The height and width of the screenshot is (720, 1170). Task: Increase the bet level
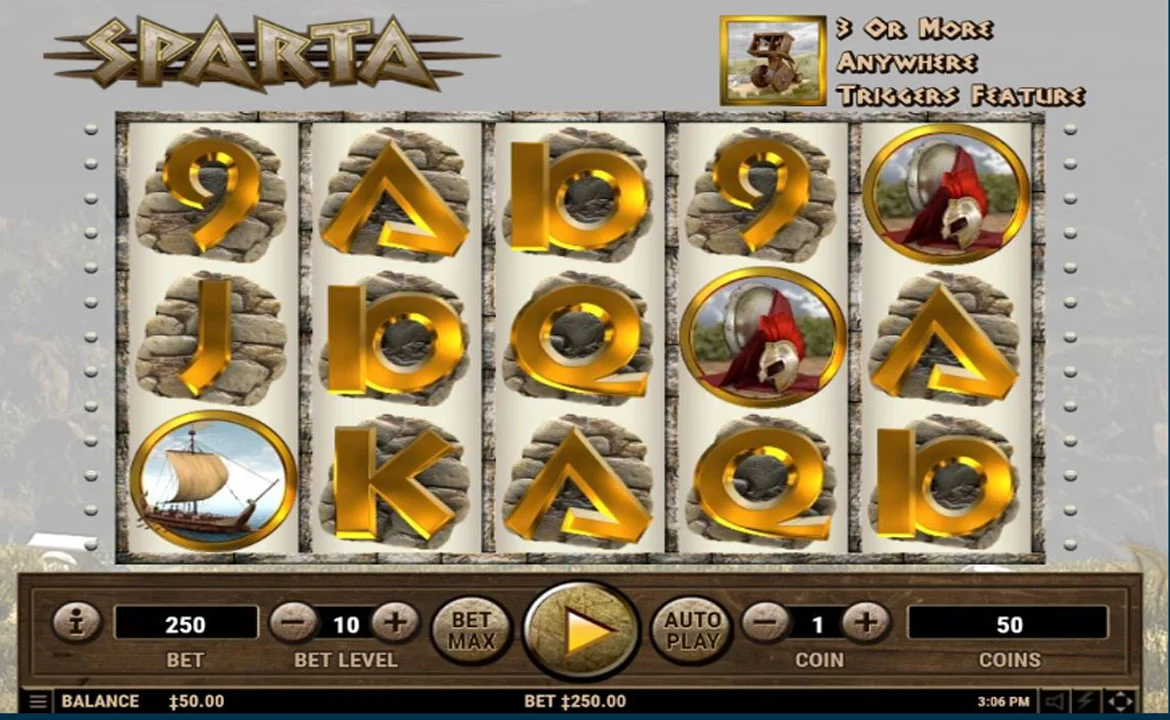point(395,624)
